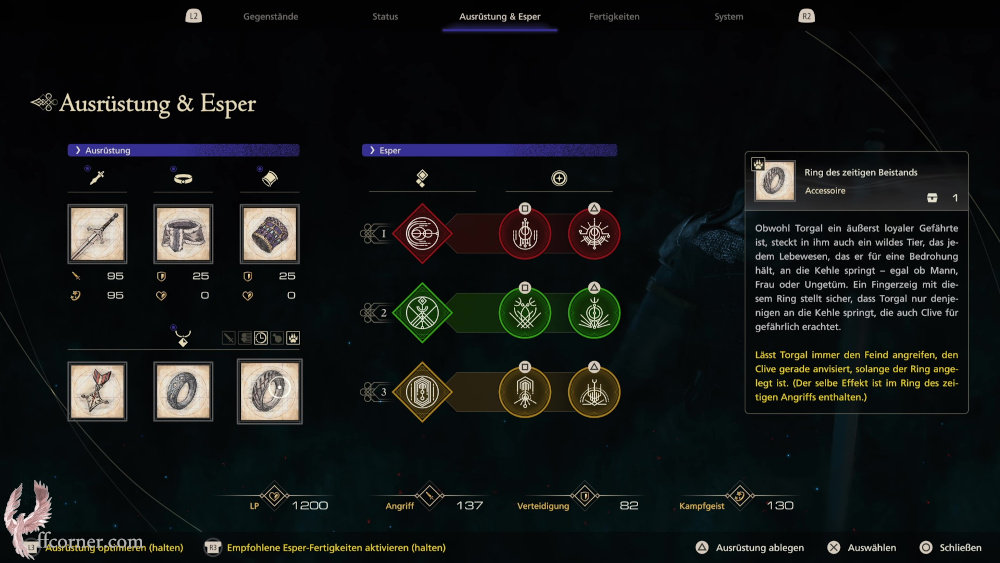This screenshot has width=1000, height=563.
Task: Open the System tab
Action: (729, 17)
